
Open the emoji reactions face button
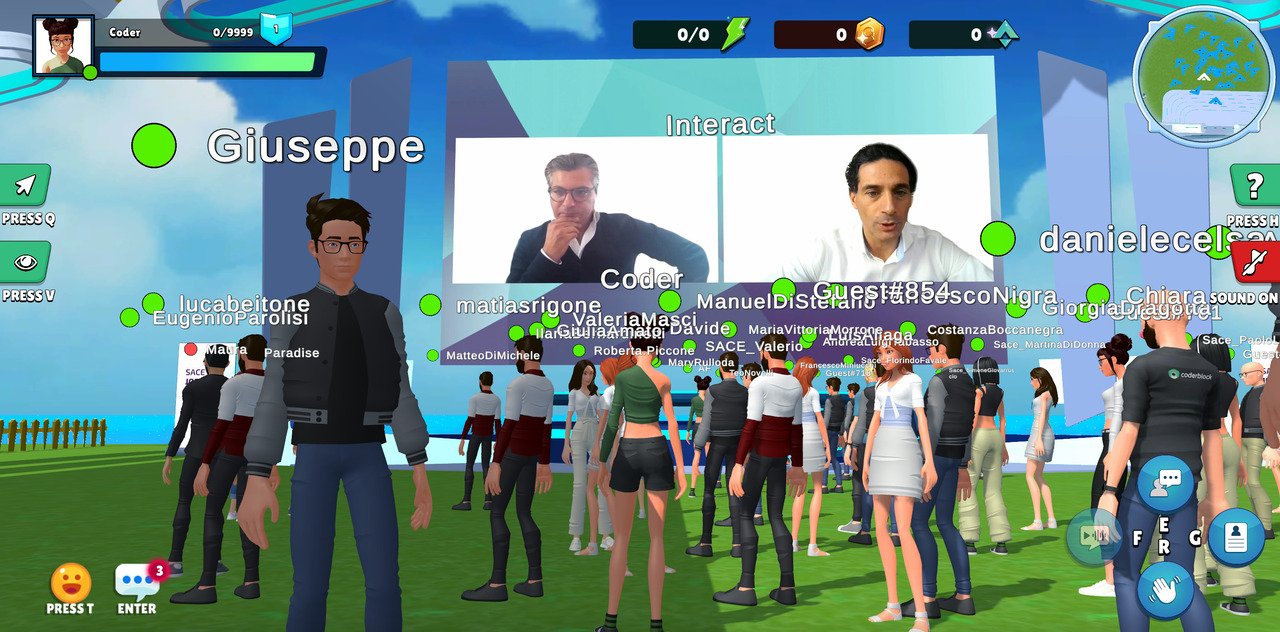point(71,583)
